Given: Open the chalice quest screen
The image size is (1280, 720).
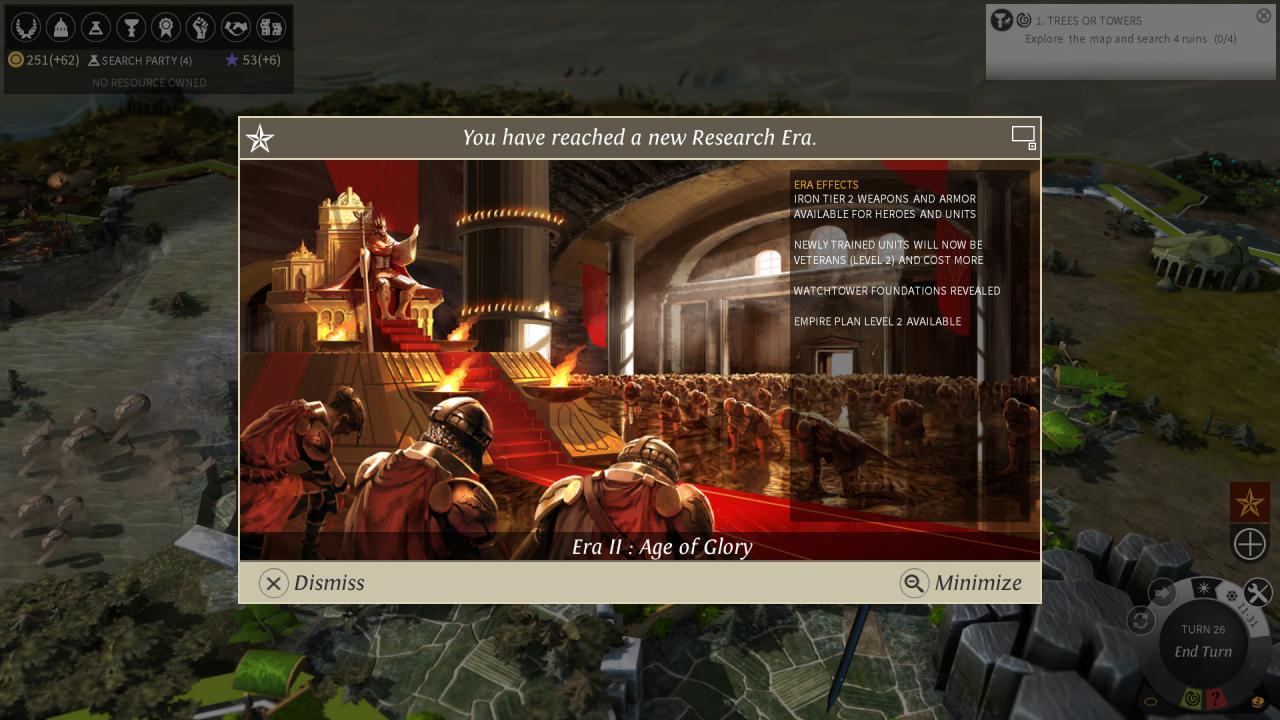Looking at the screenshot, I should 130,27.
